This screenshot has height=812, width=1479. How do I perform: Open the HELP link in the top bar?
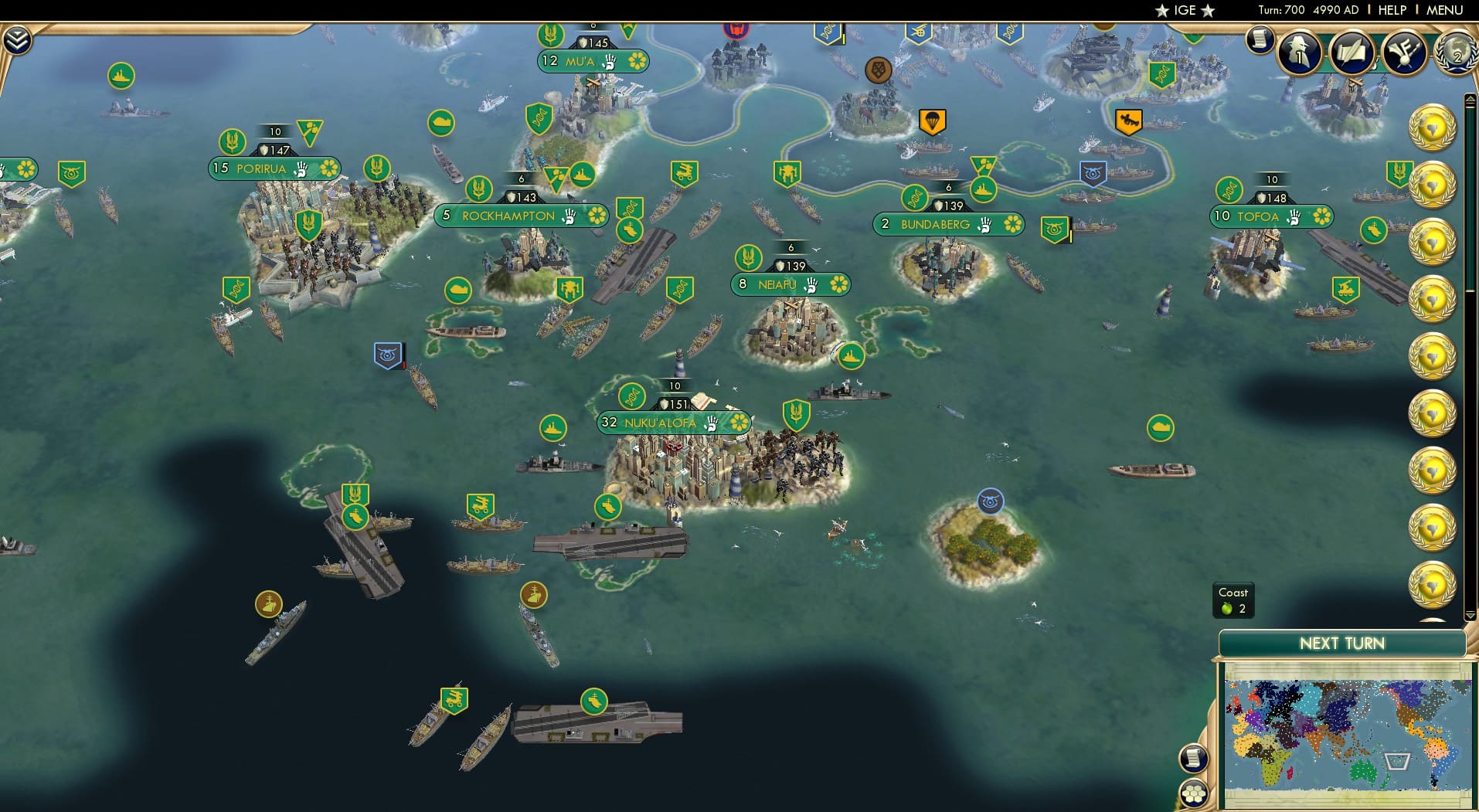click(1392, 10)
